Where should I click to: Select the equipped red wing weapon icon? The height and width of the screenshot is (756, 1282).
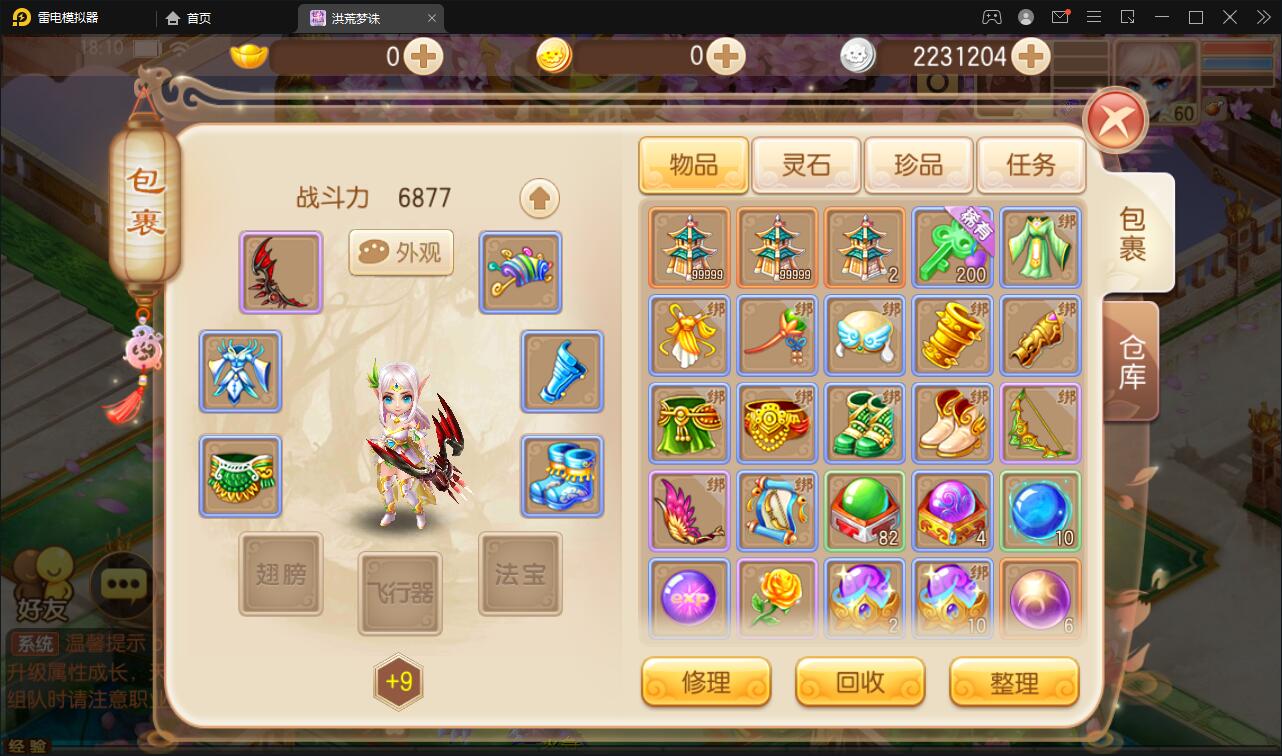280,272
